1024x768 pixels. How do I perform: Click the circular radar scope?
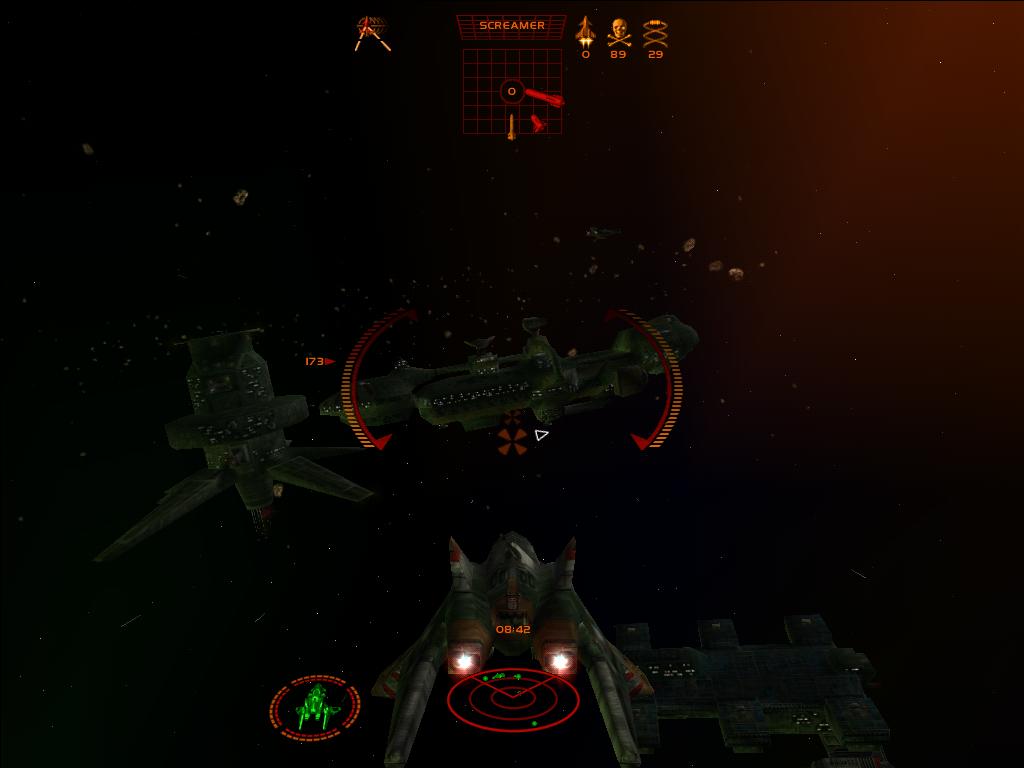[x=512, y=699]
